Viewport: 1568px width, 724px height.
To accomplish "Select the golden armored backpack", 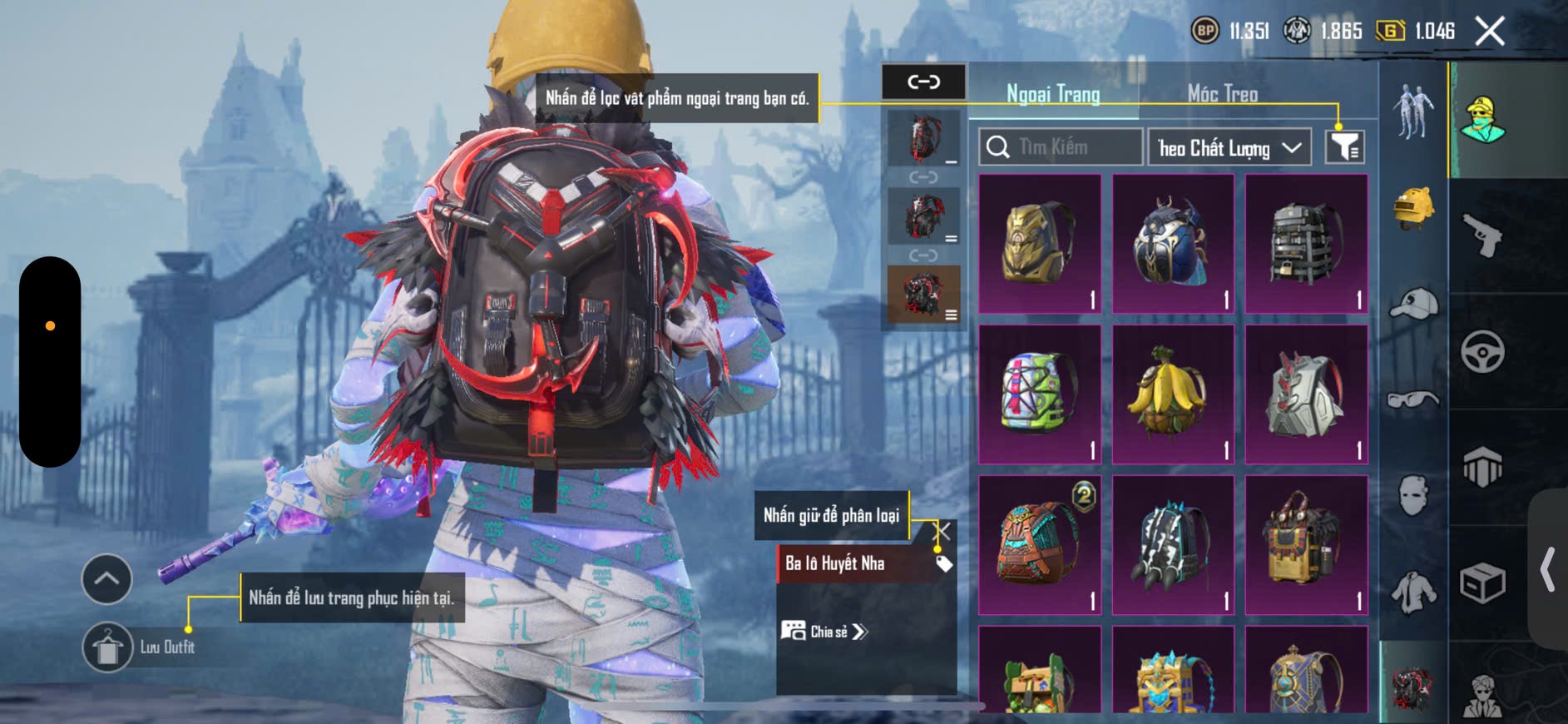I will (1040, 243).
